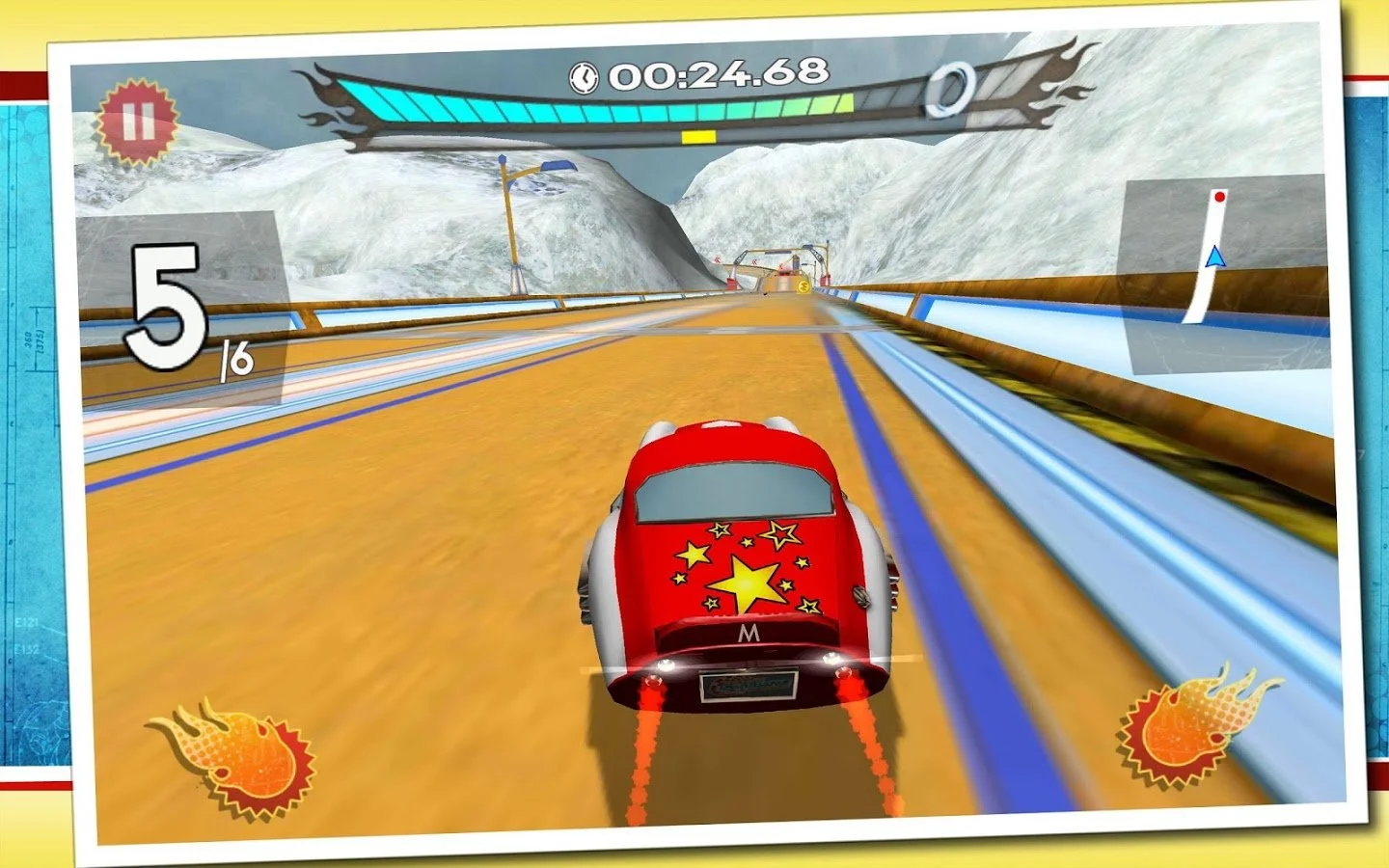This screenshot has width=1389, height=868.
Task: Click the clock icon beside the race timer
Action: tap(585, 77)
